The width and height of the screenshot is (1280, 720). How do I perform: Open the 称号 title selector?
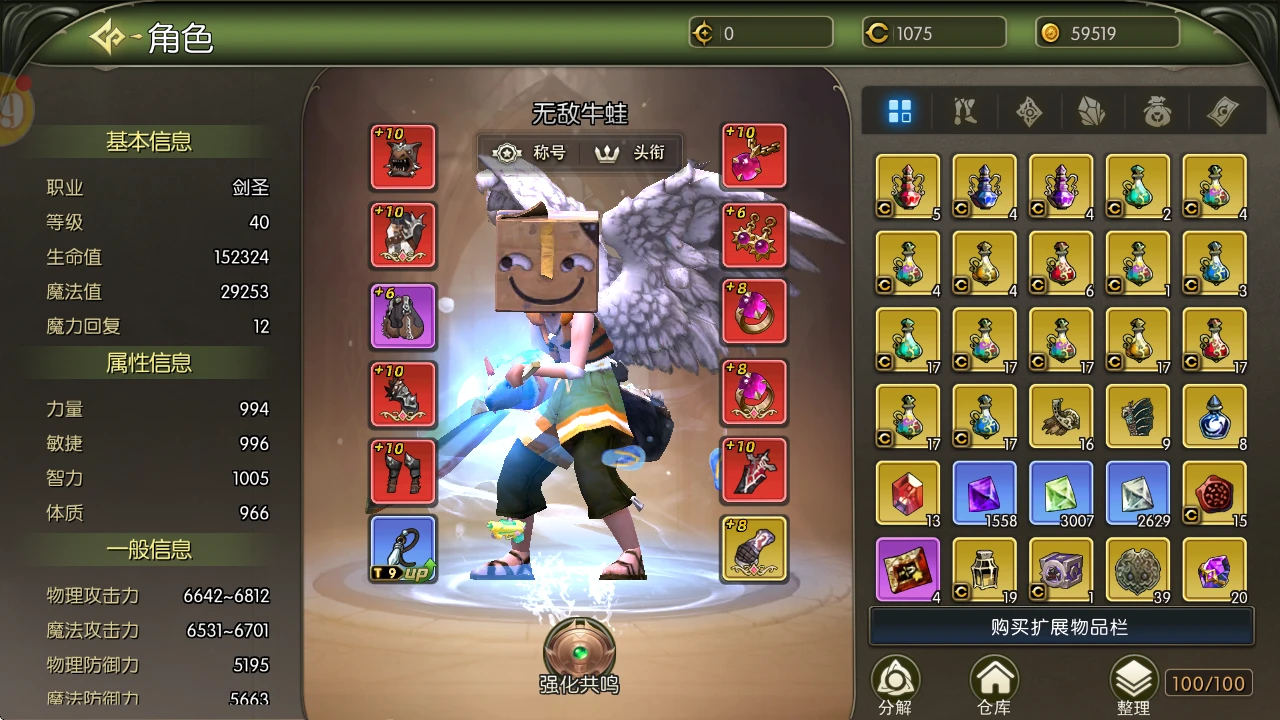point(529,153)
